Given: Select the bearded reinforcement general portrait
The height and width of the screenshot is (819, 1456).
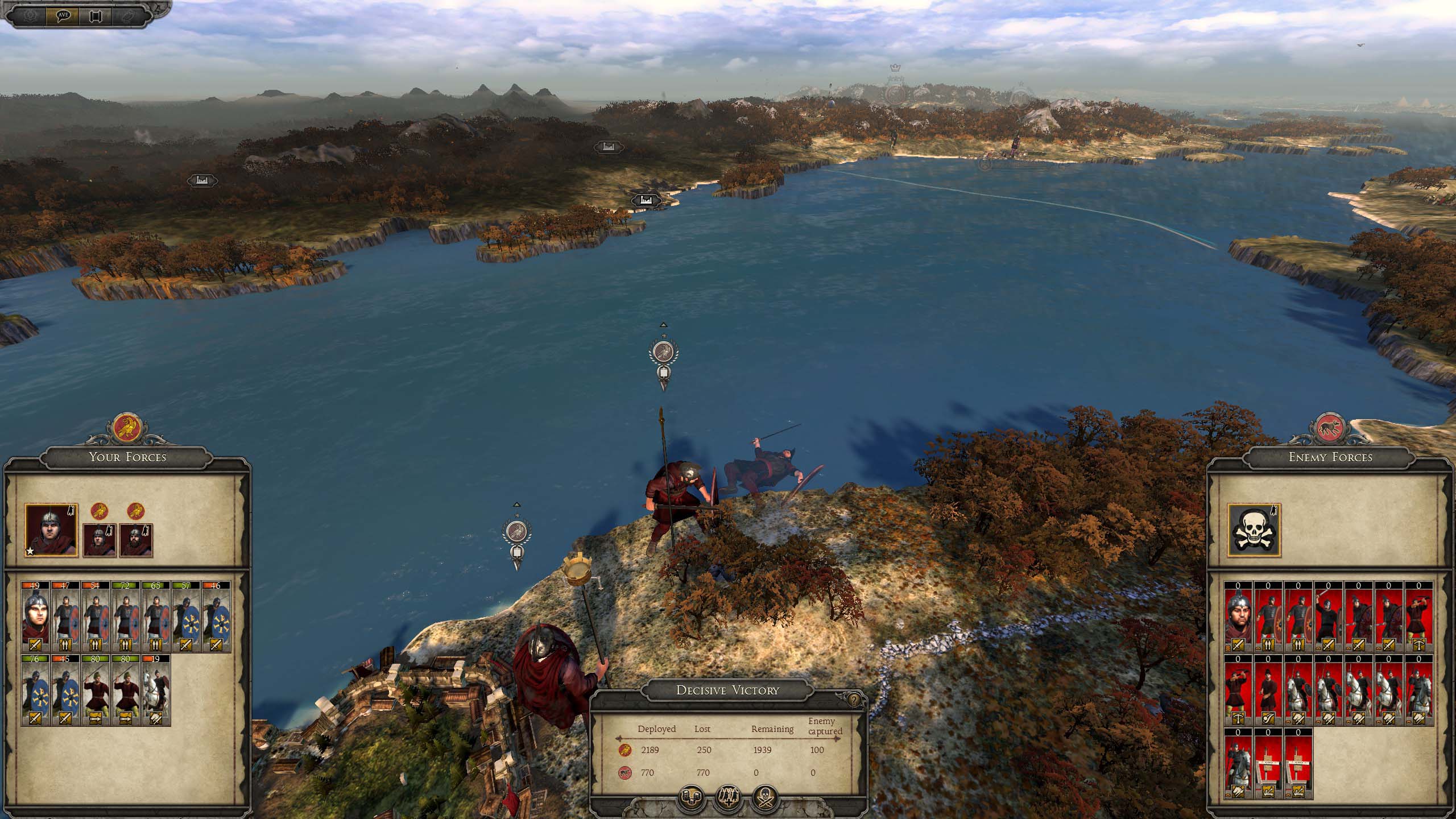Looking at the screenshot, I should pos(136,540).
